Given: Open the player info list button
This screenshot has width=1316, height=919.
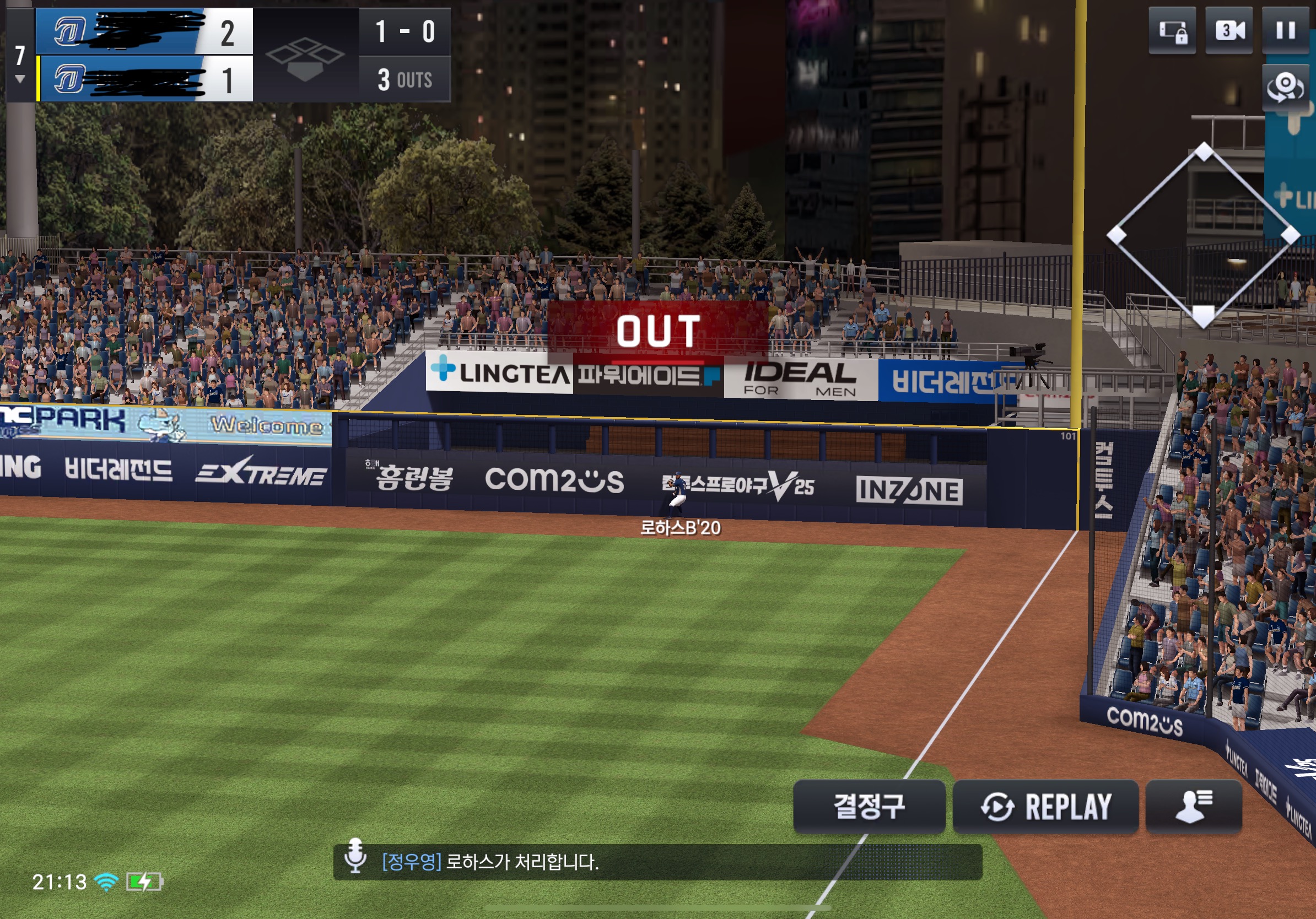Looking at the screenshot, I should pos(1193,806).
